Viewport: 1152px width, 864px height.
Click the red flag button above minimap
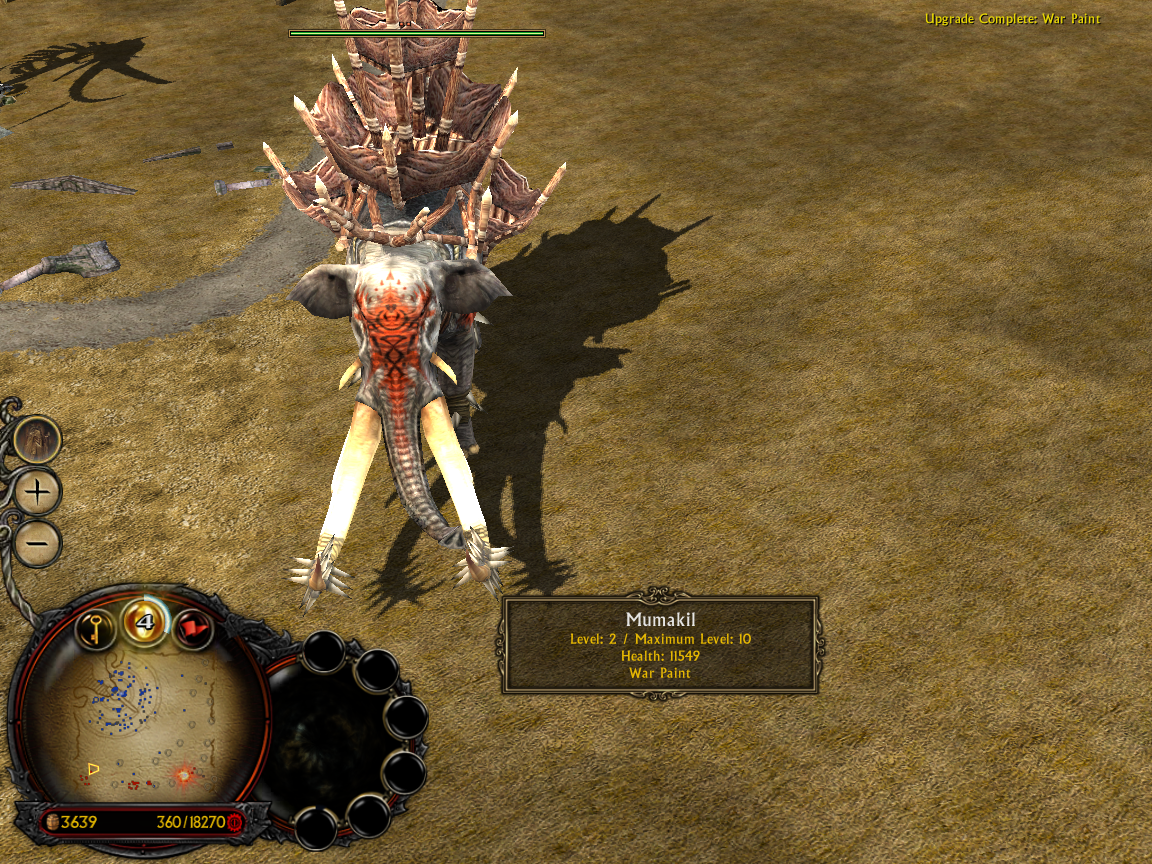pyautogui.click(x=192, y=629)
